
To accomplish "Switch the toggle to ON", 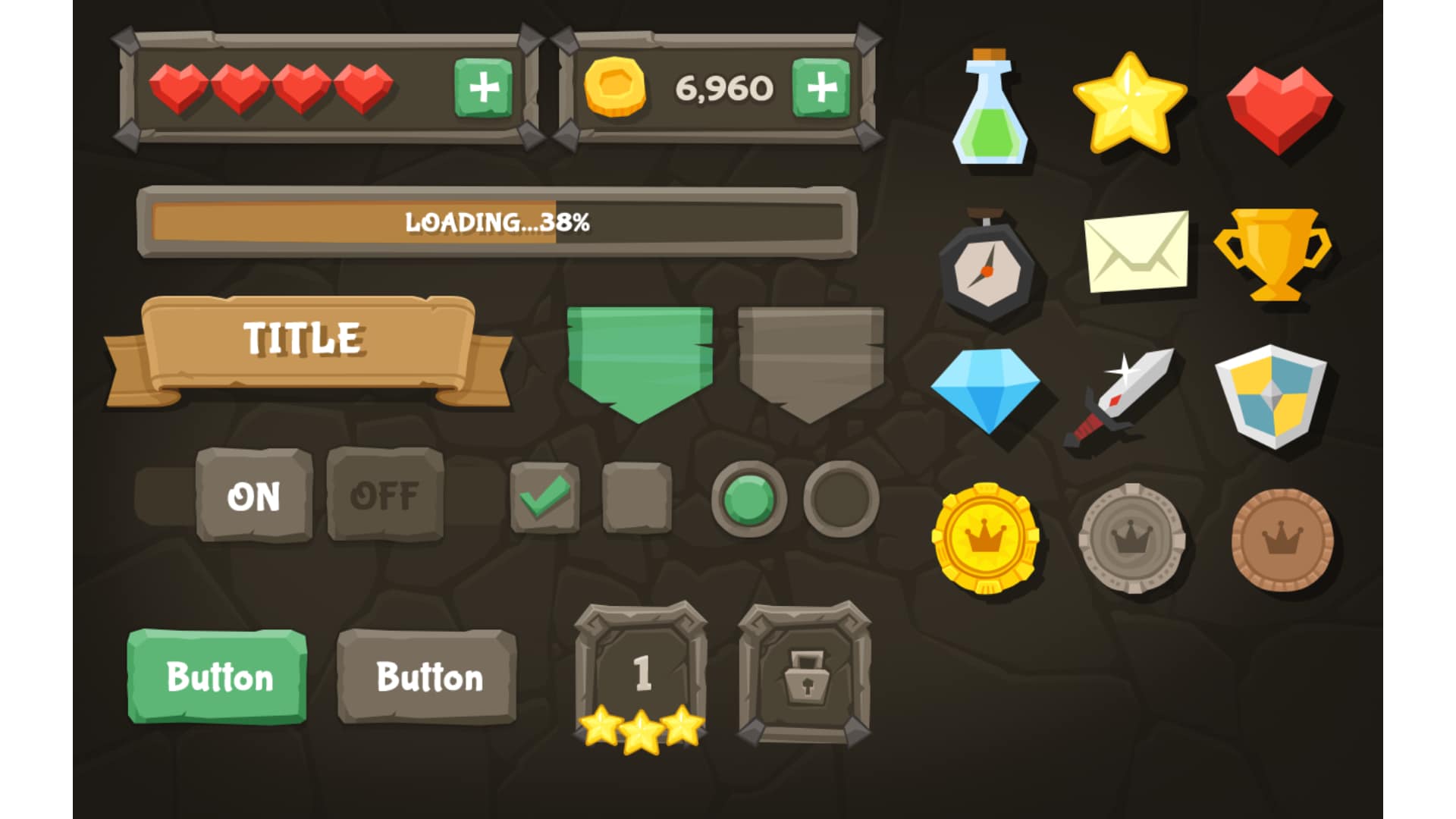I will point(254,497).
